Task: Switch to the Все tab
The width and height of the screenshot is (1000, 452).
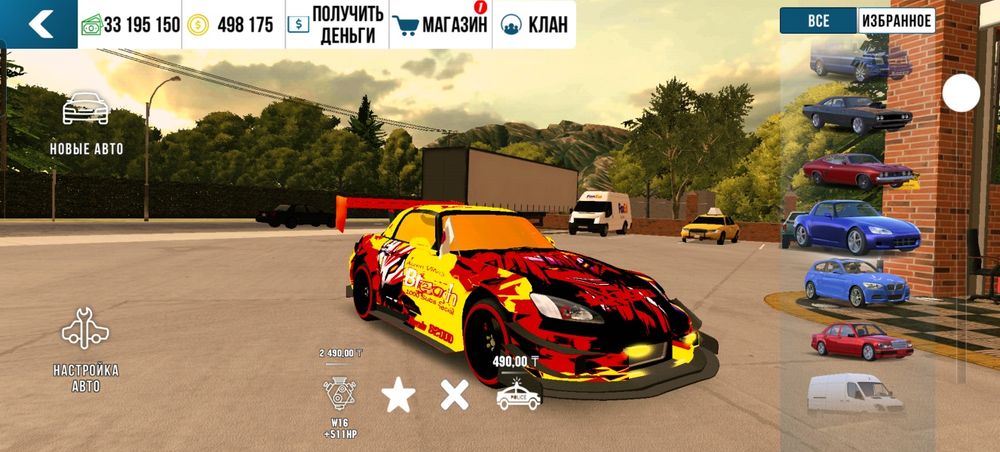Action: pos(818,21)
